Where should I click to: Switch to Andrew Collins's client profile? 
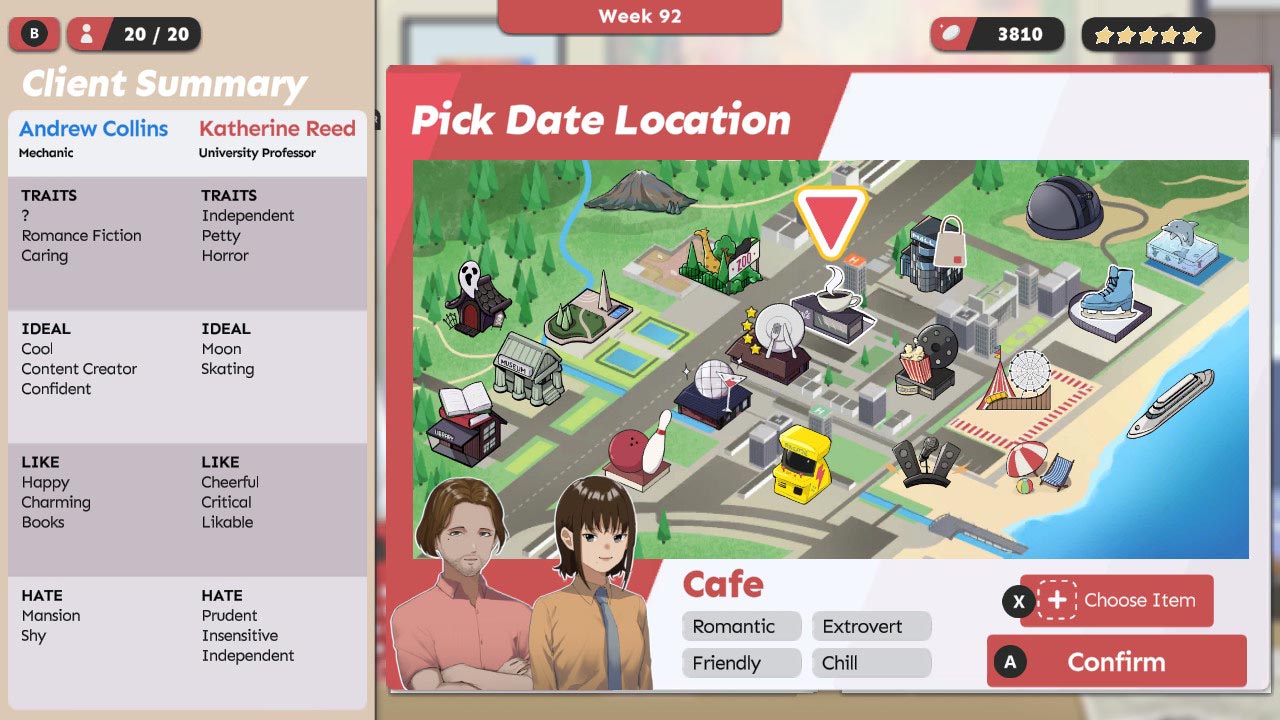(93, 128)
